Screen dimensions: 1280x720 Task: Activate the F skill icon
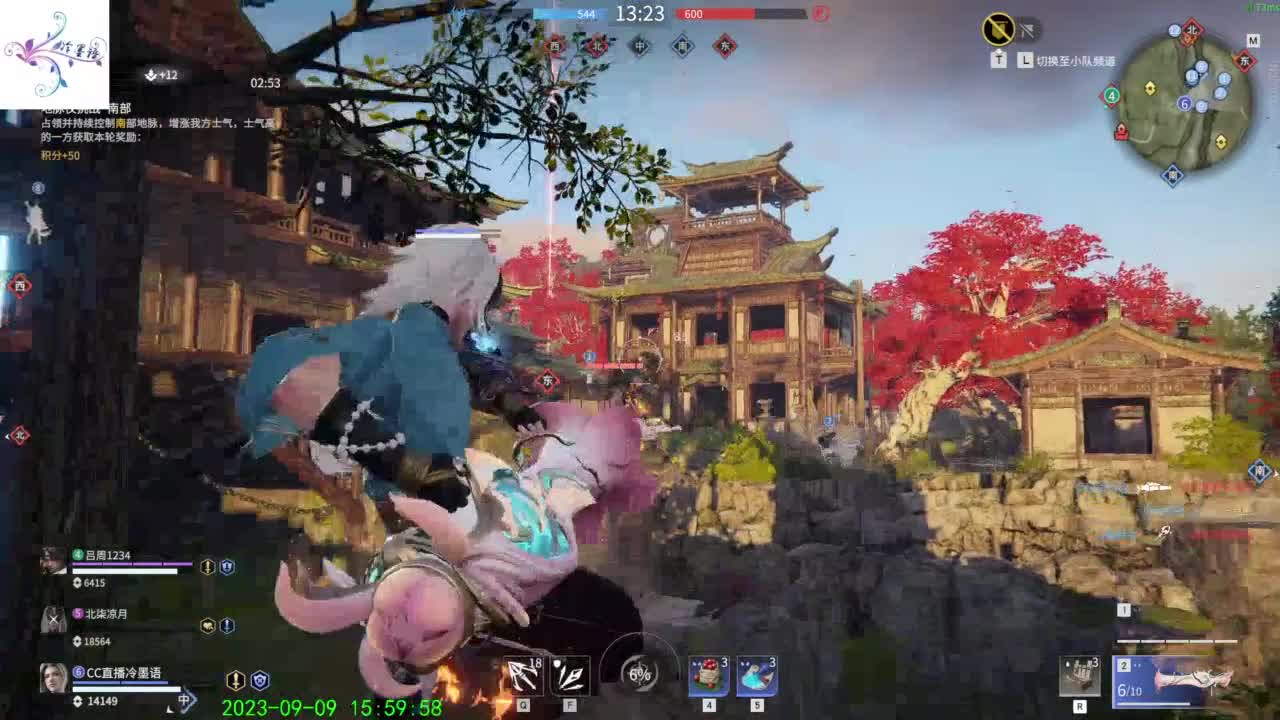tap(570, 676)
